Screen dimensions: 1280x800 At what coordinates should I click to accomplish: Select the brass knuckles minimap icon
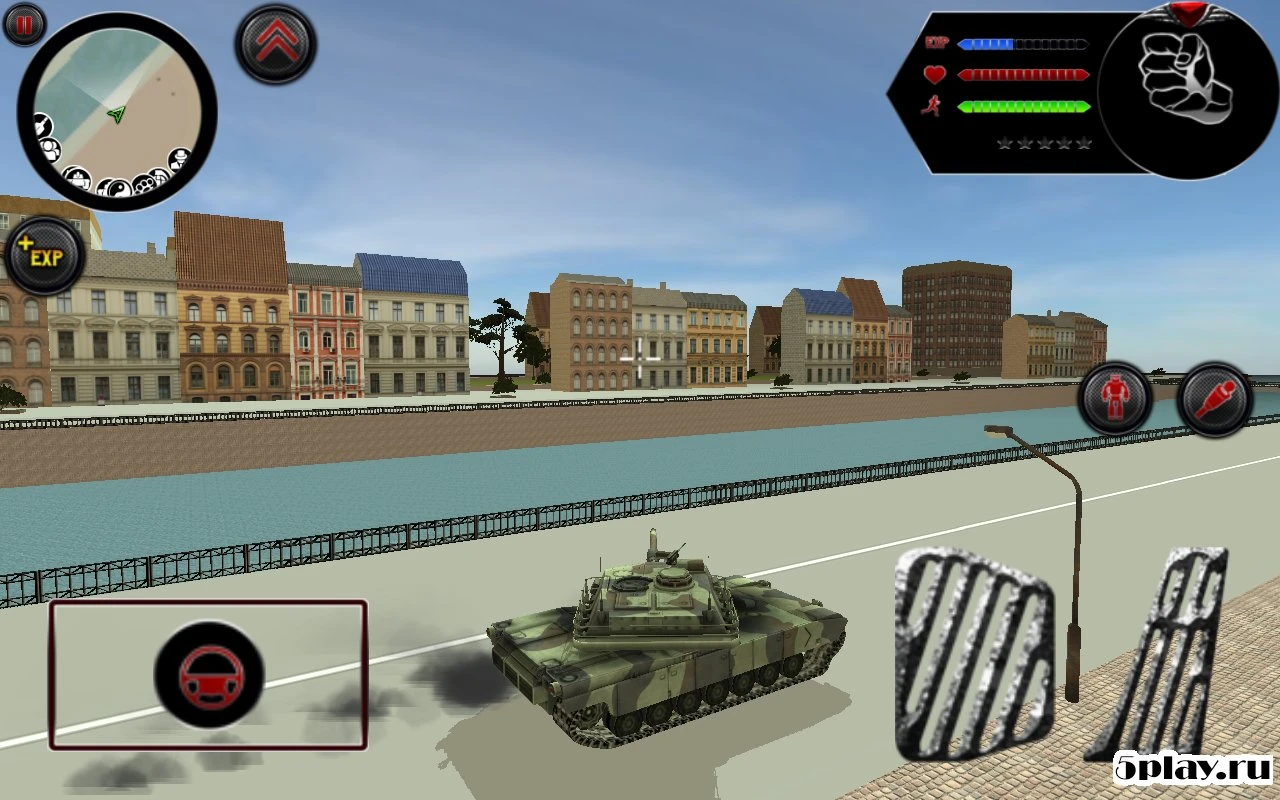point(144,184)
